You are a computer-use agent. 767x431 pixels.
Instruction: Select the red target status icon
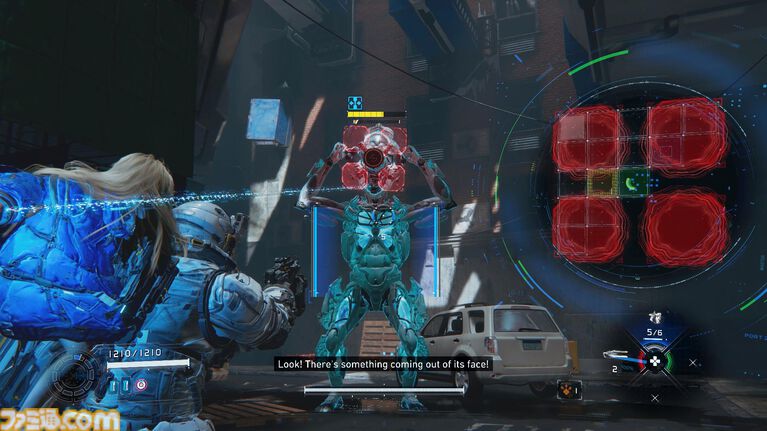click(141, 385)
